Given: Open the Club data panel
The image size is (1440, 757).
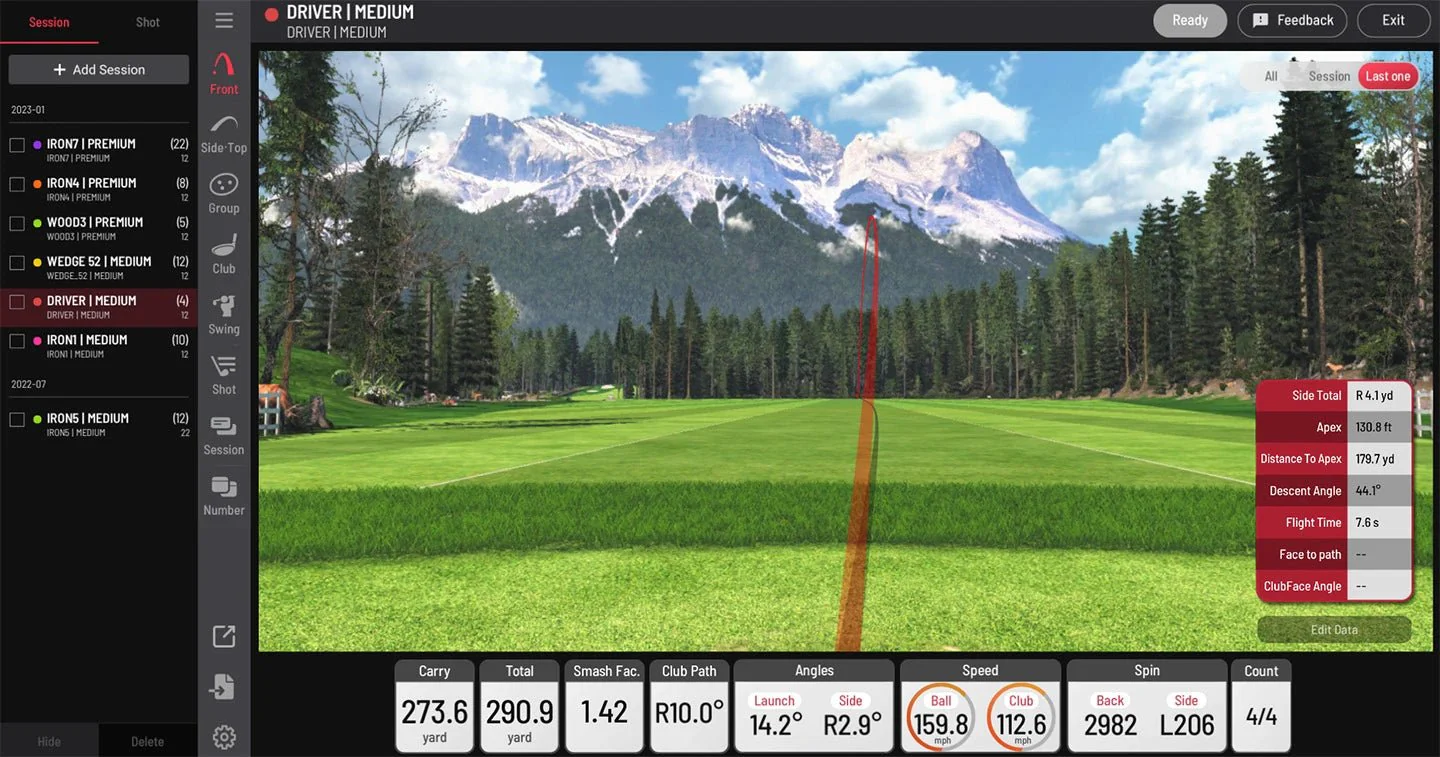Looking at the screenshot, I should click(x=223, y=252).
